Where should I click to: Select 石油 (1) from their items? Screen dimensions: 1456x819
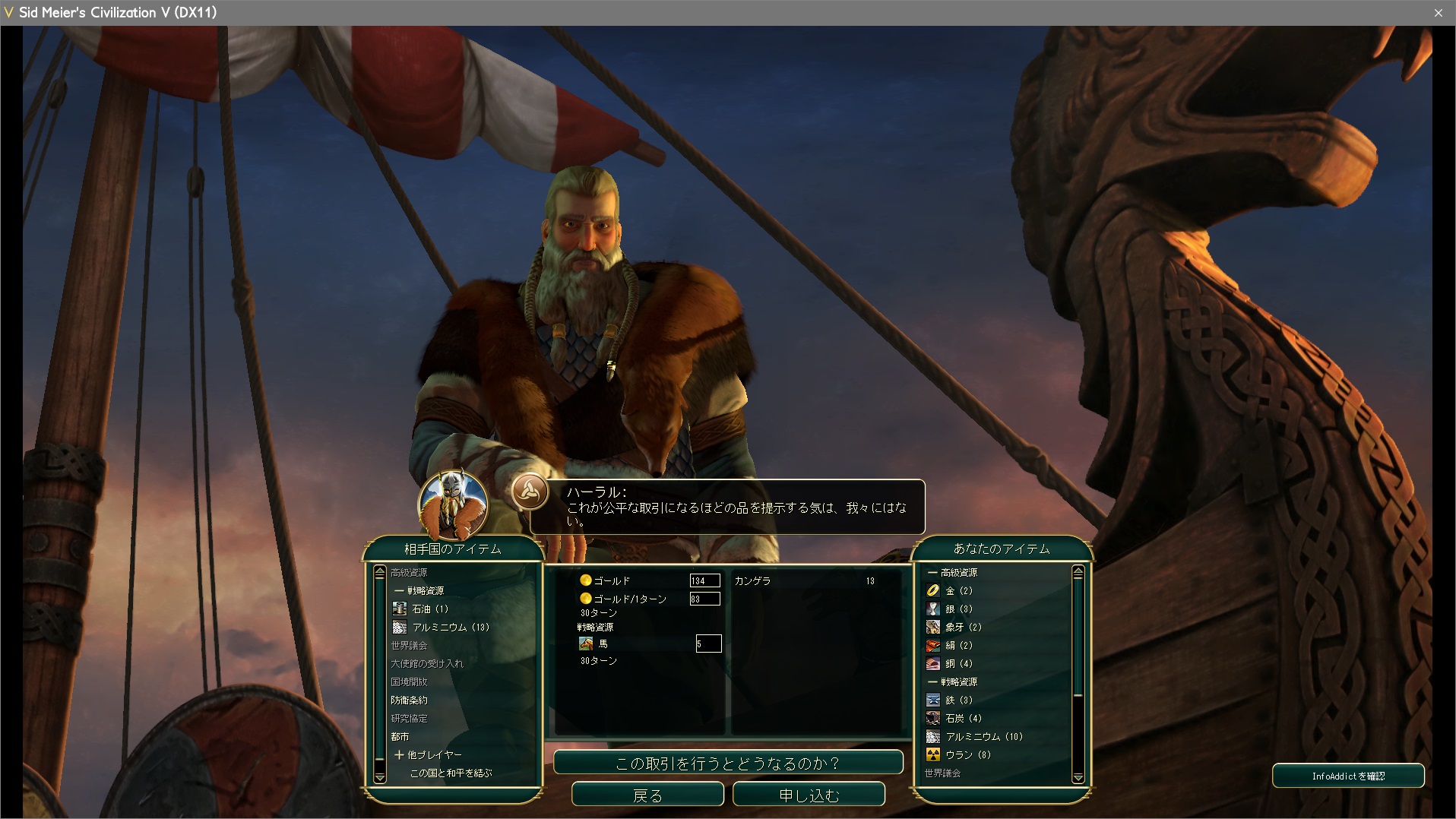coord(430,609)
